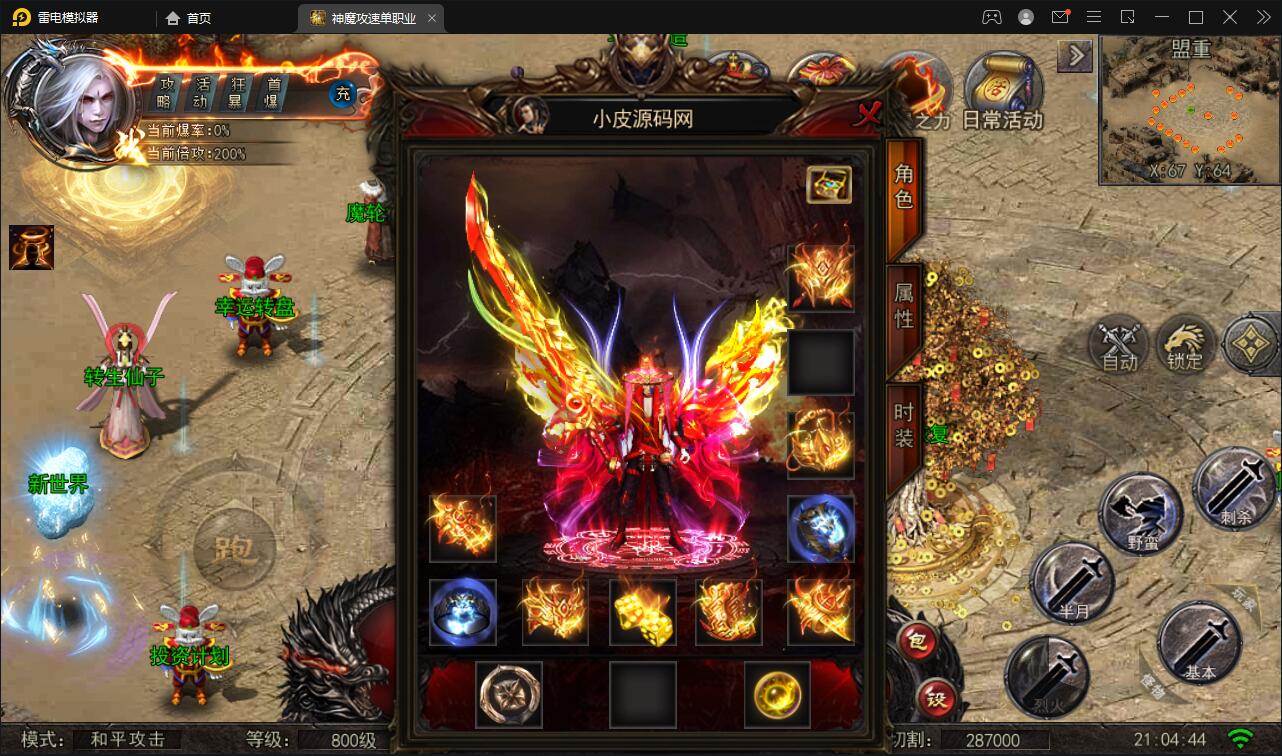Close the 小皮源码网 panel
The height and width of the screenshot is (756, 1282).
(x=868, y=114)
